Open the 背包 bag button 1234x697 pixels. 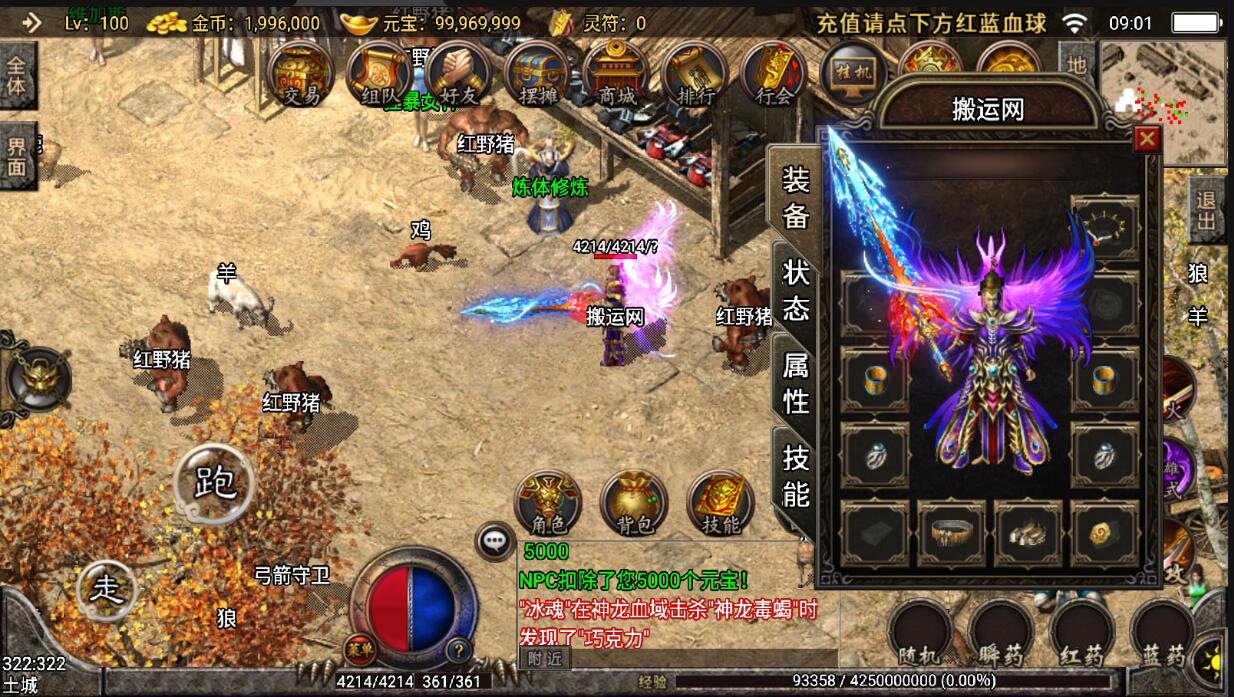tap(634, 503)
